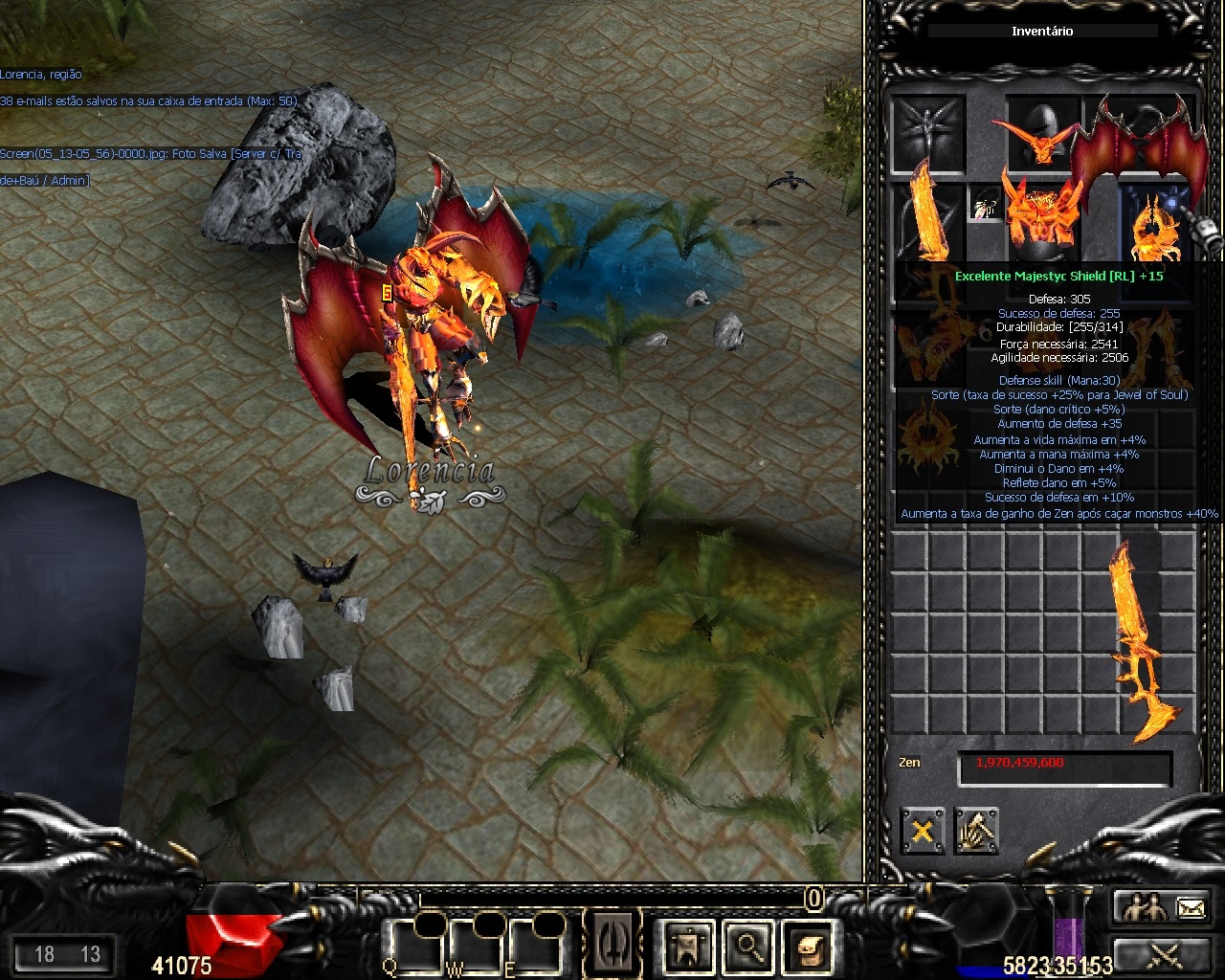Click the equipped boots slot
This screenshot has width=1225, height=980.
(x=1153, y=346)
